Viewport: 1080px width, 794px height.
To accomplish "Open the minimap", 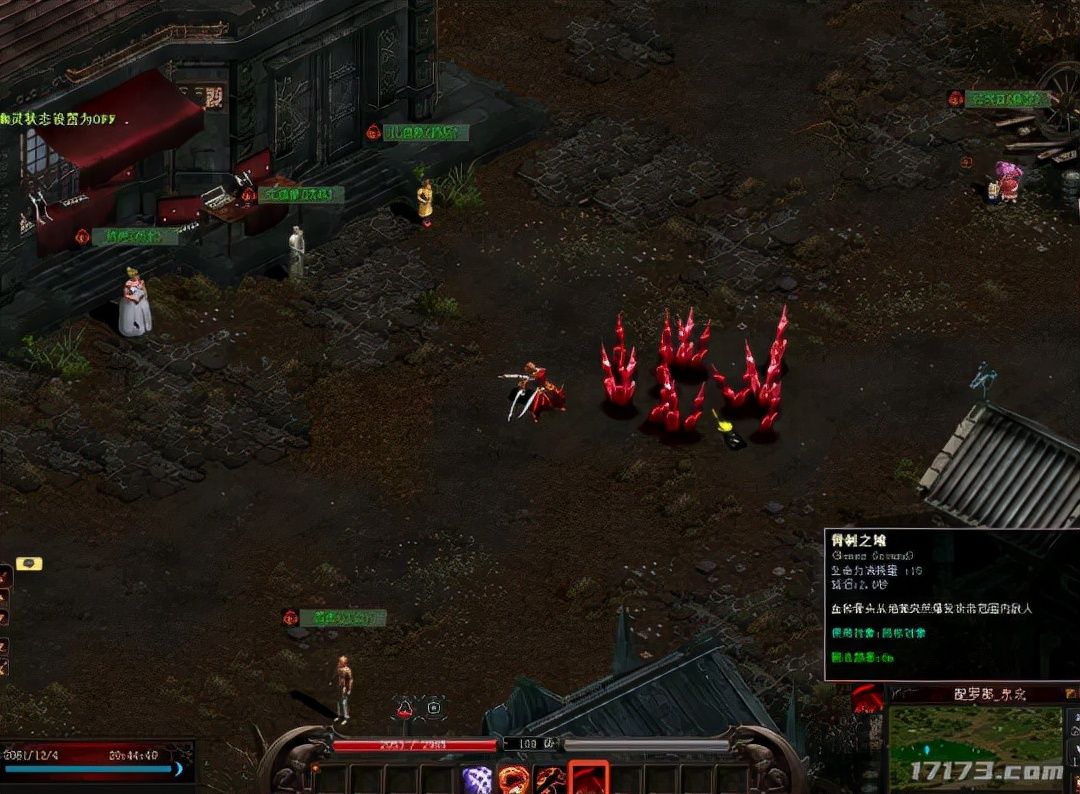I will tap(975, 745).
